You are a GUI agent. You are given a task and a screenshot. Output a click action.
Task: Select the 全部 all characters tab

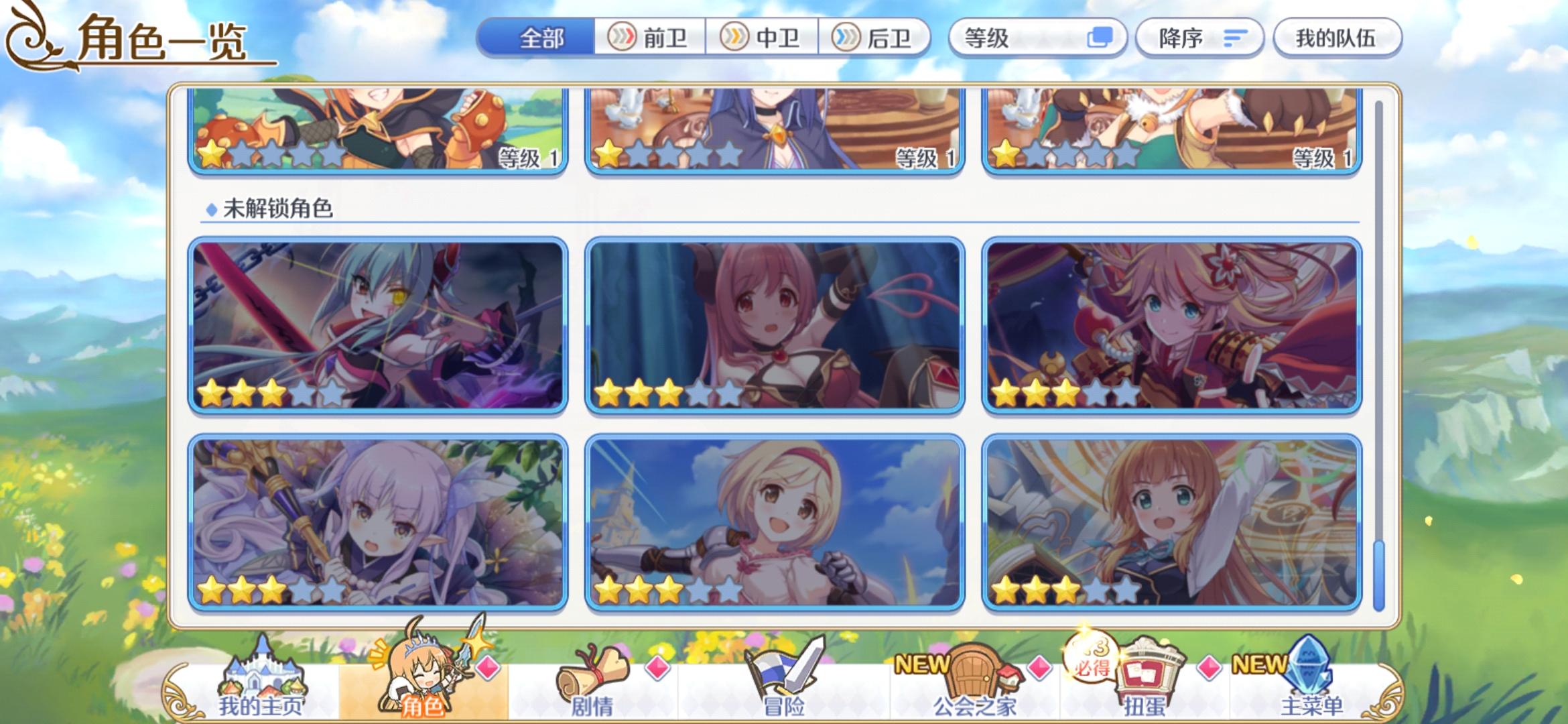[541, 38]
